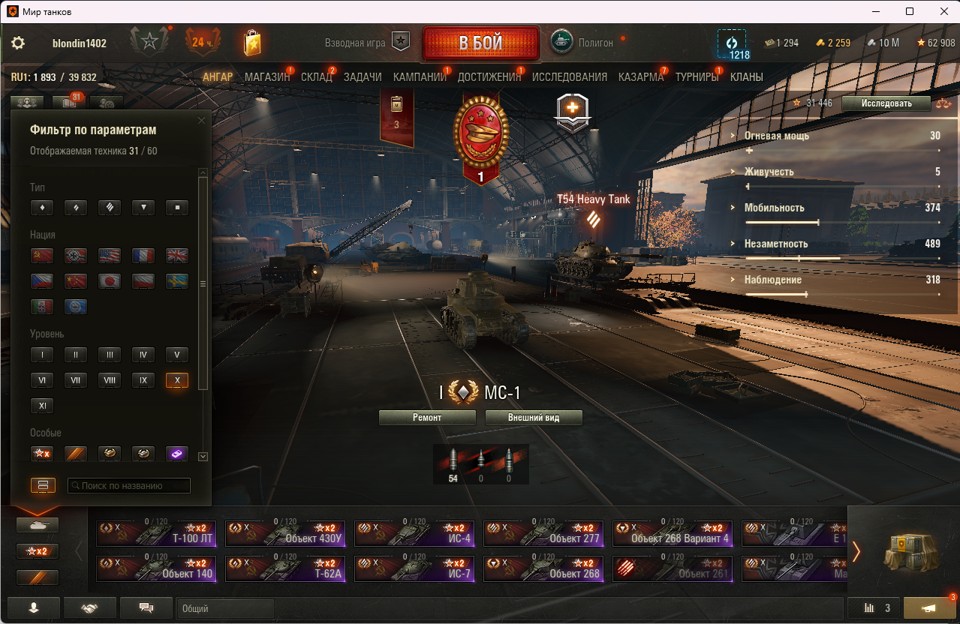Click the Исследовать button
Screen dimensions: 960x624
886,103
